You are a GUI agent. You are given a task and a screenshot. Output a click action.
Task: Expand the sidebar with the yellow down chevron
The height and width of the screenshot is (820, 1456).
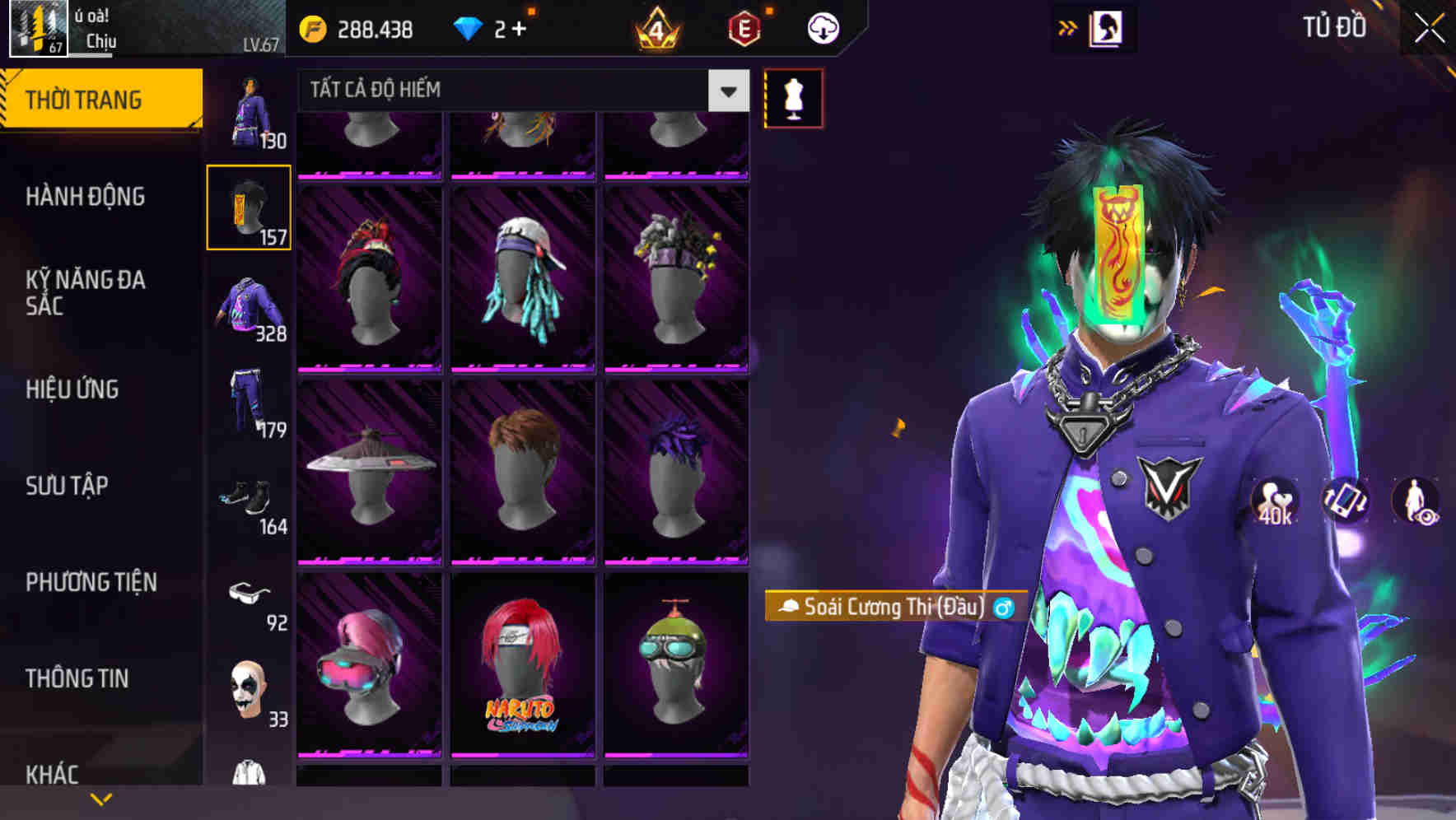[x=101, y=798]
